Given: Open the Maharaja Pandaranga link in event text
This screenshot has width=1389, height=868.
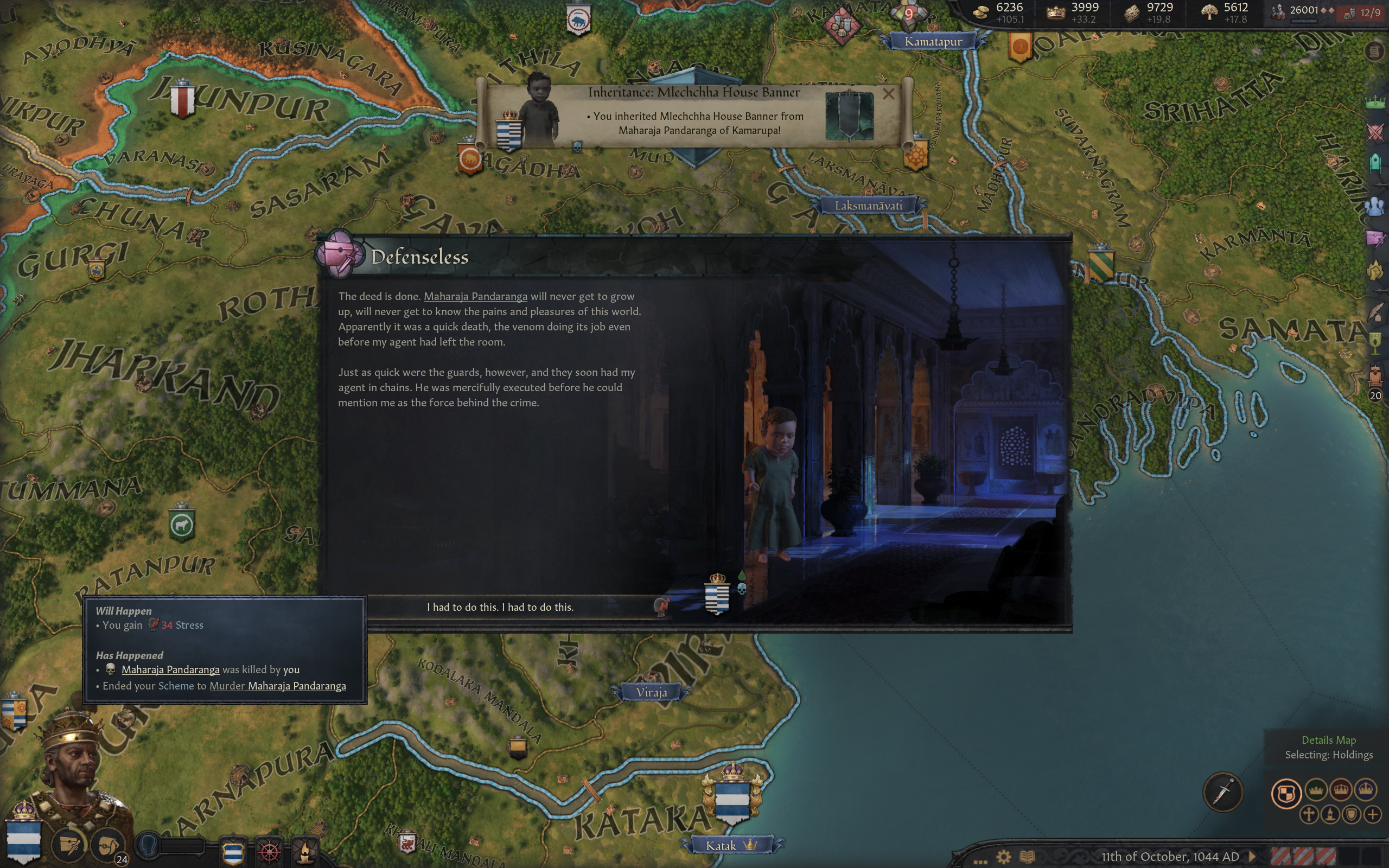Looking at the screenshot, I should pos(475,296).
